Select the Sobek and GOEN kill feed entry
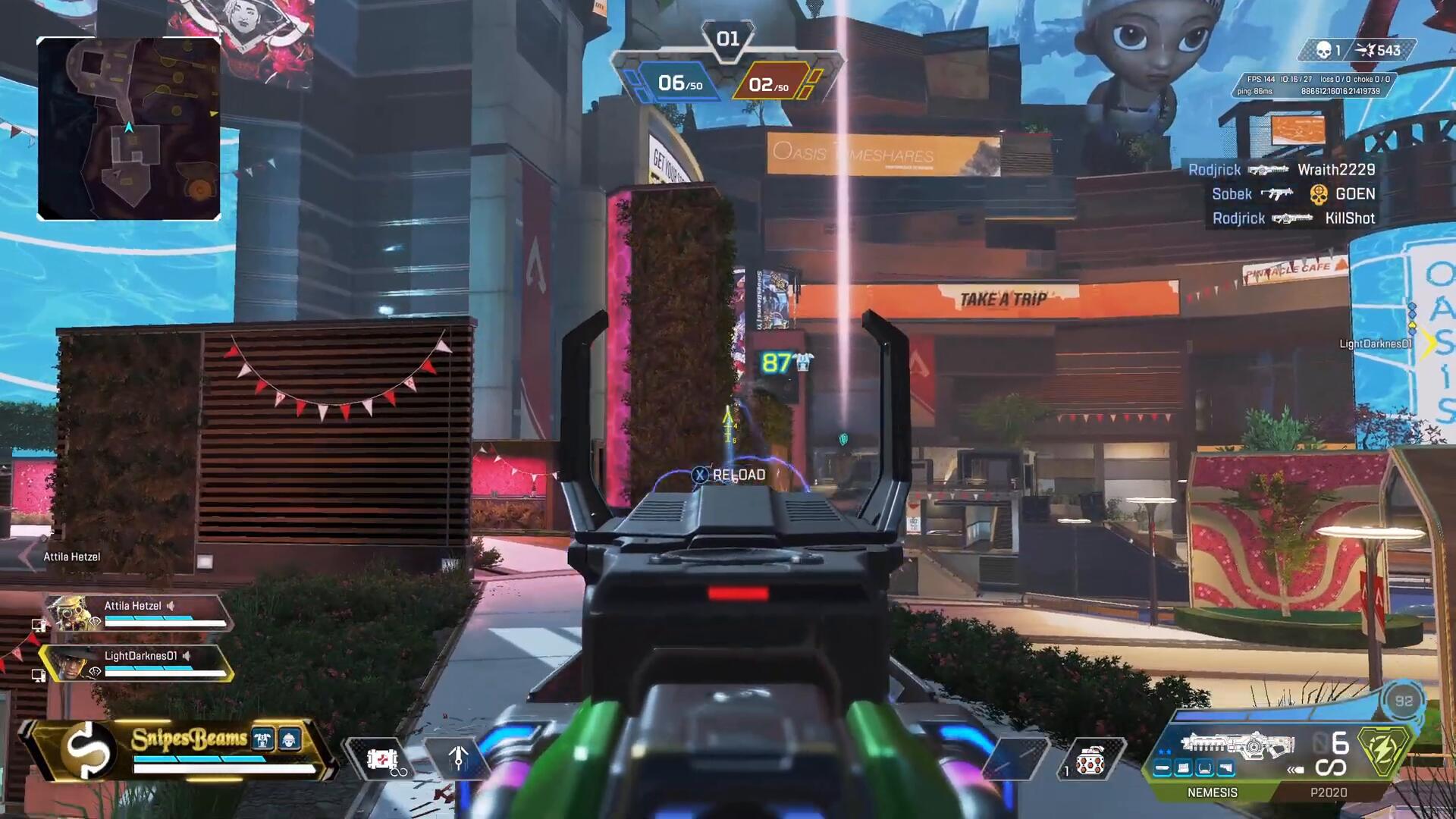Viewport: 1456px width, 819px height. pos(1293,194)
